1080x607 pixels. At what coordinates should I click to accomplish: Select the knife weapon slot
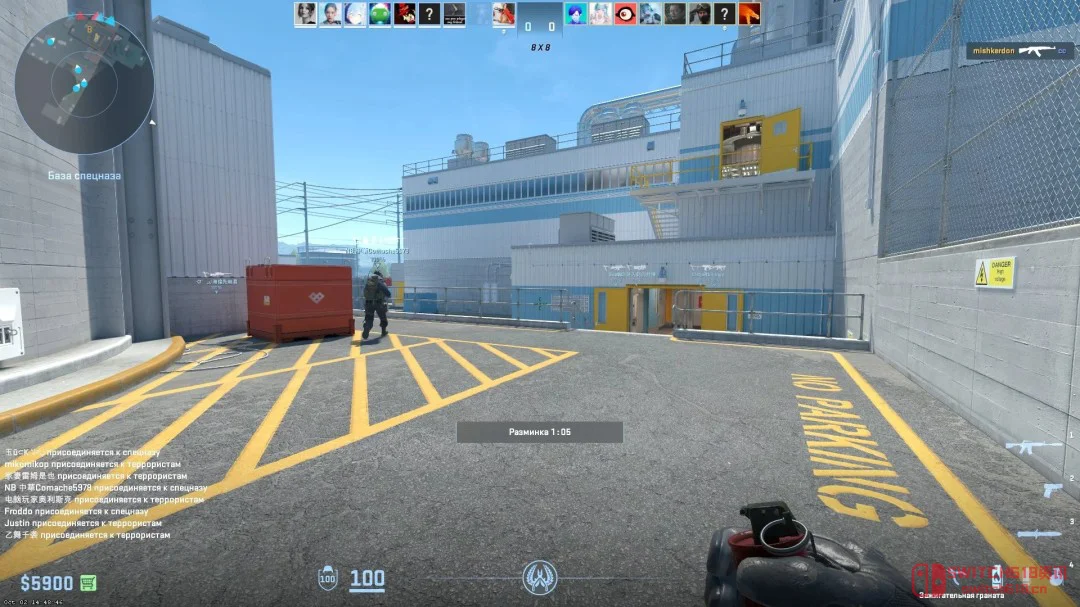pos(1040,534)
